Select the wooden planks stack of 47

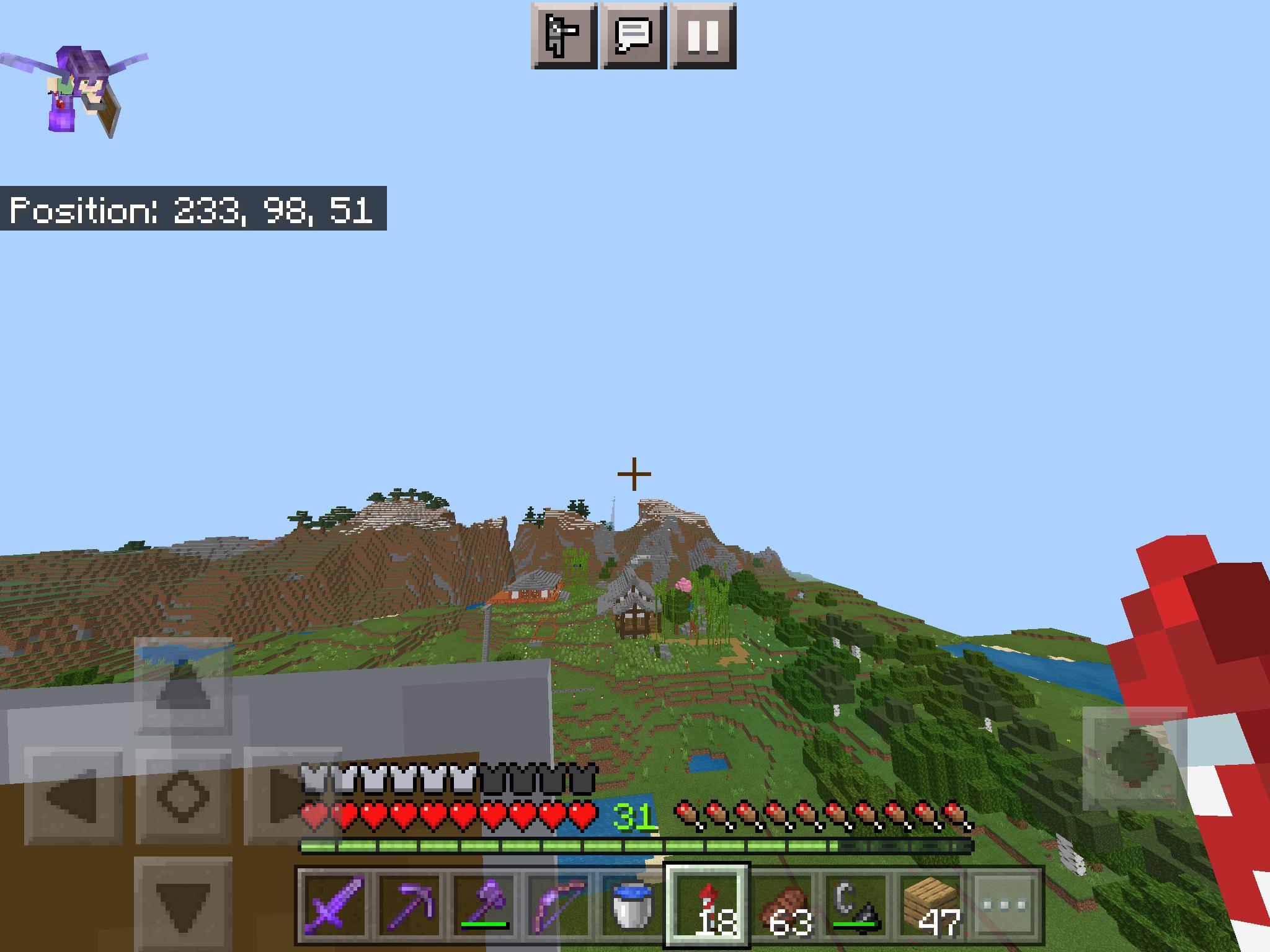[936, 908]
